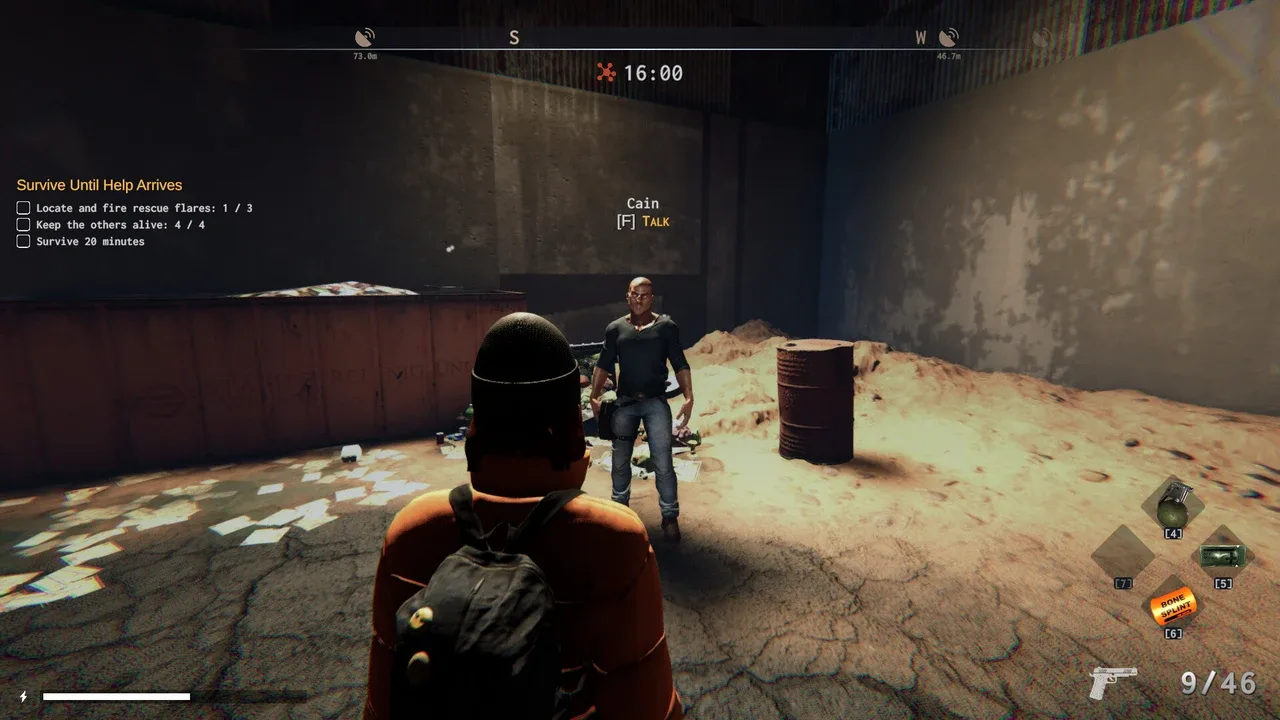This screenshot has height=720, width=1280.
Task: Click the rescue flares objective entry
Action: click(144, 208)
